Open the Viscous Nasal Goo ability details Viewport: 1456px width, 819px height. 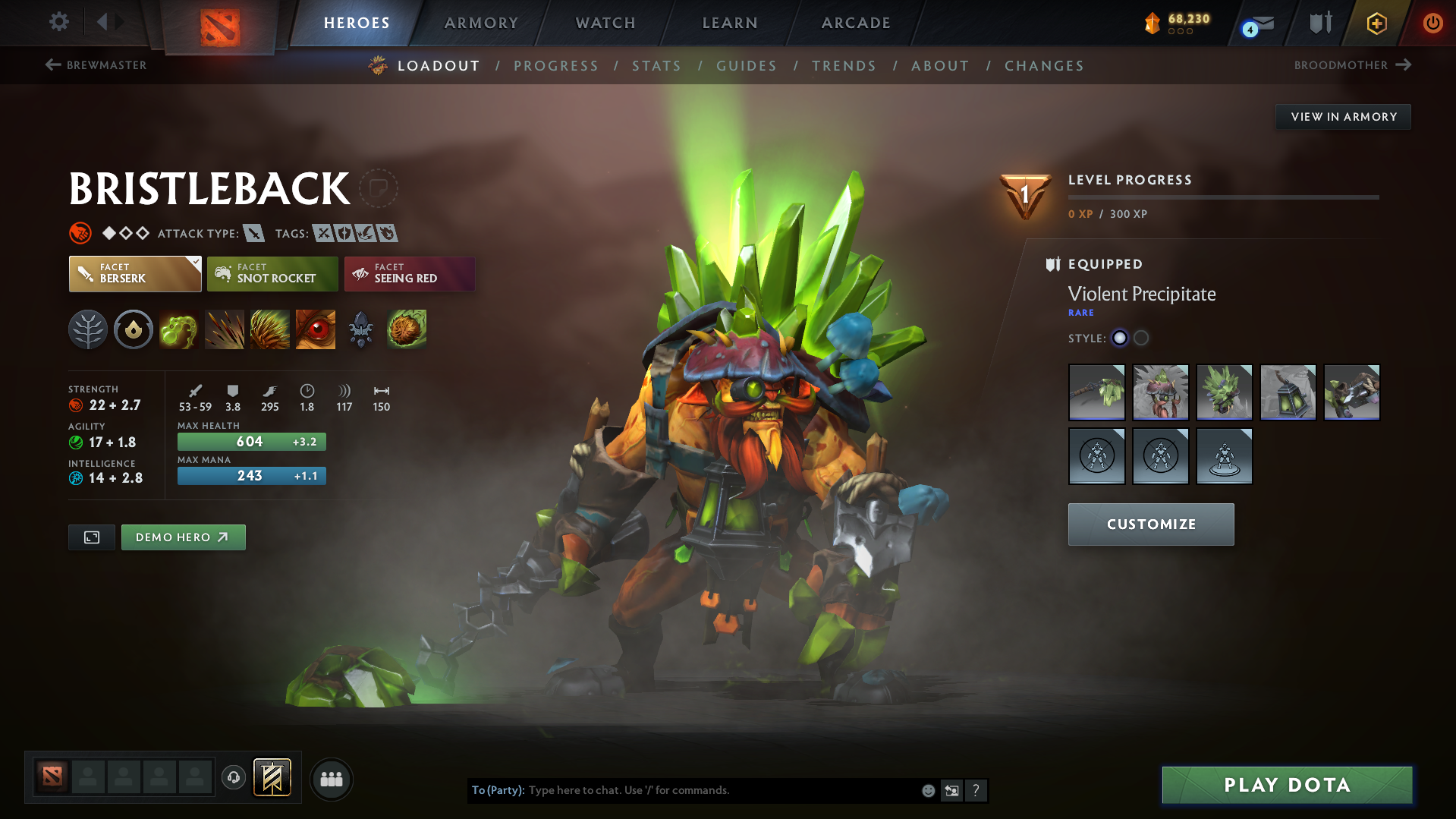pyautogui.click(x=179, y=329)
